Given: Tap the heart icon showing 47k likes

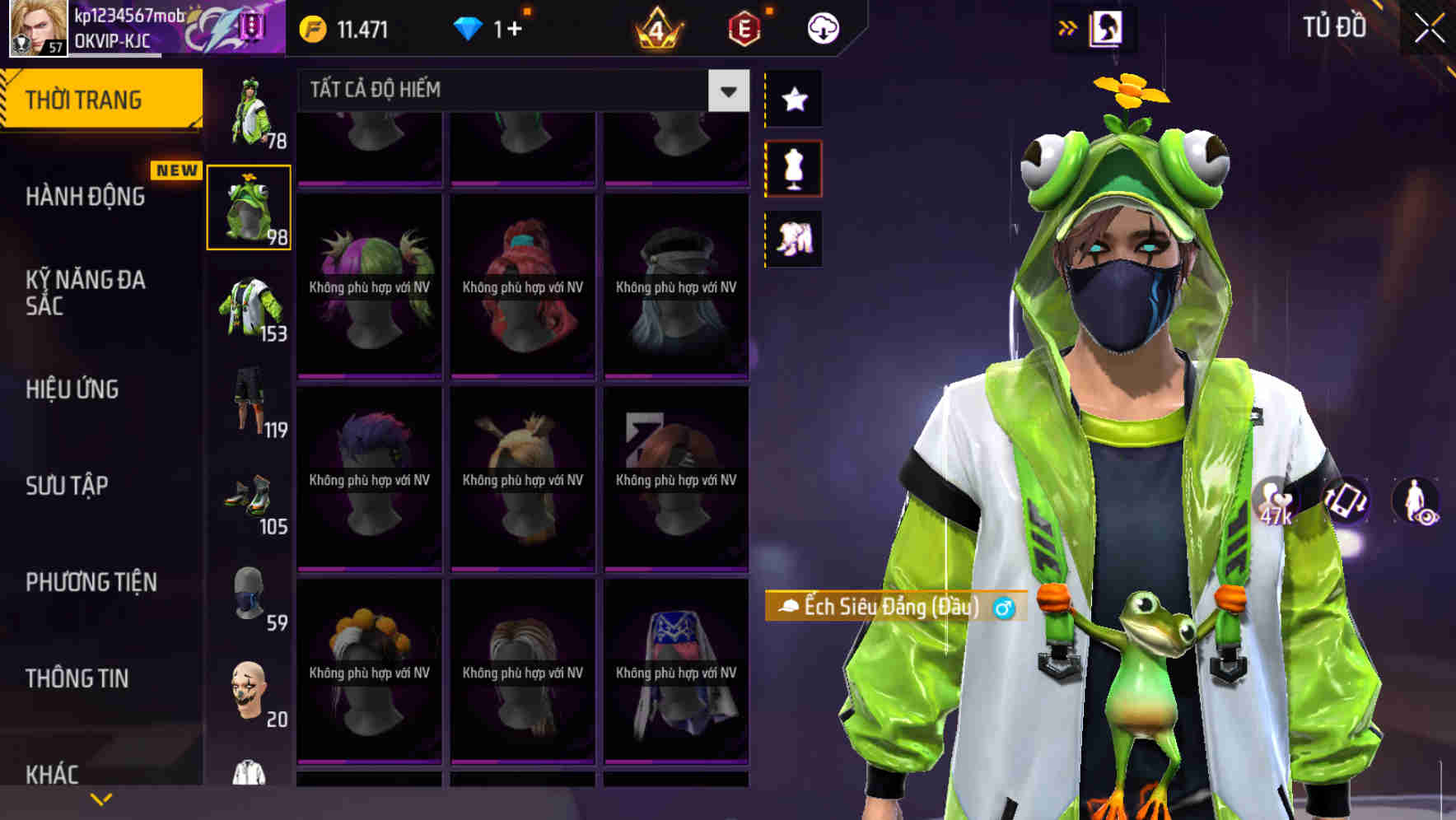Looking at the screenshot, I should 1273,503.
